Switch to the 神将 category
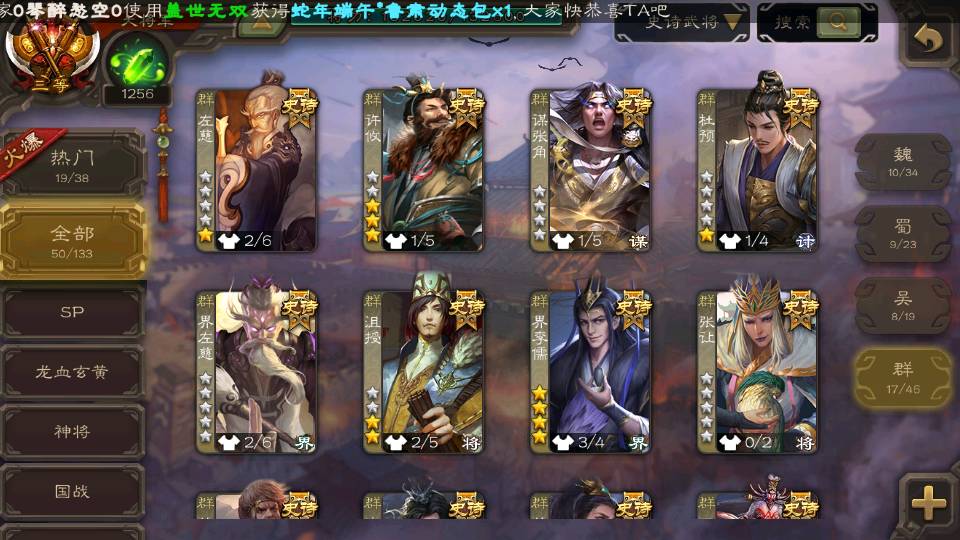 pyautogui.click(x=72, y=432)
